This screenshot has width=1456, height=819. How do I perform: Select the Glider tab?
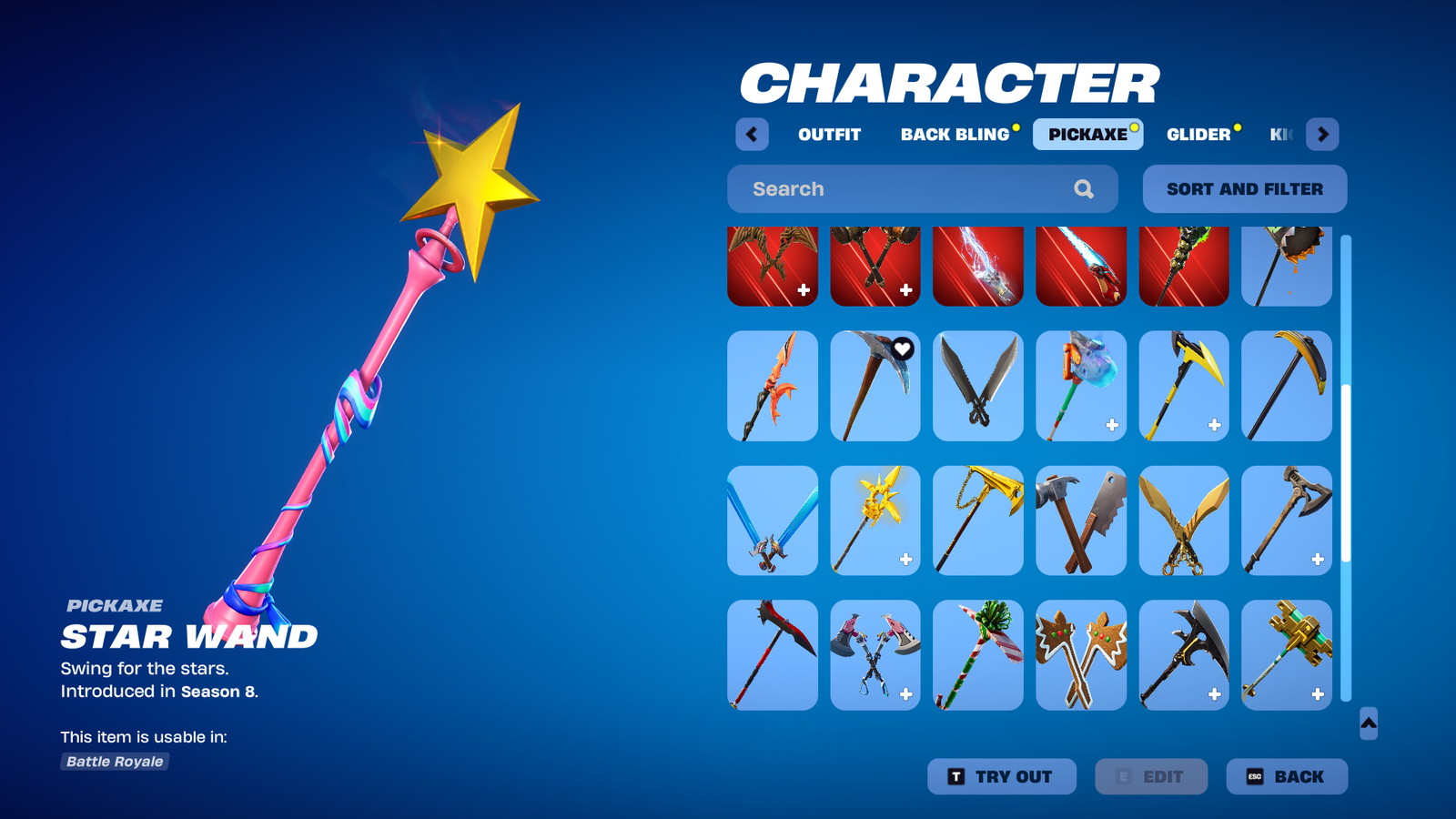tap(1198, 135)
